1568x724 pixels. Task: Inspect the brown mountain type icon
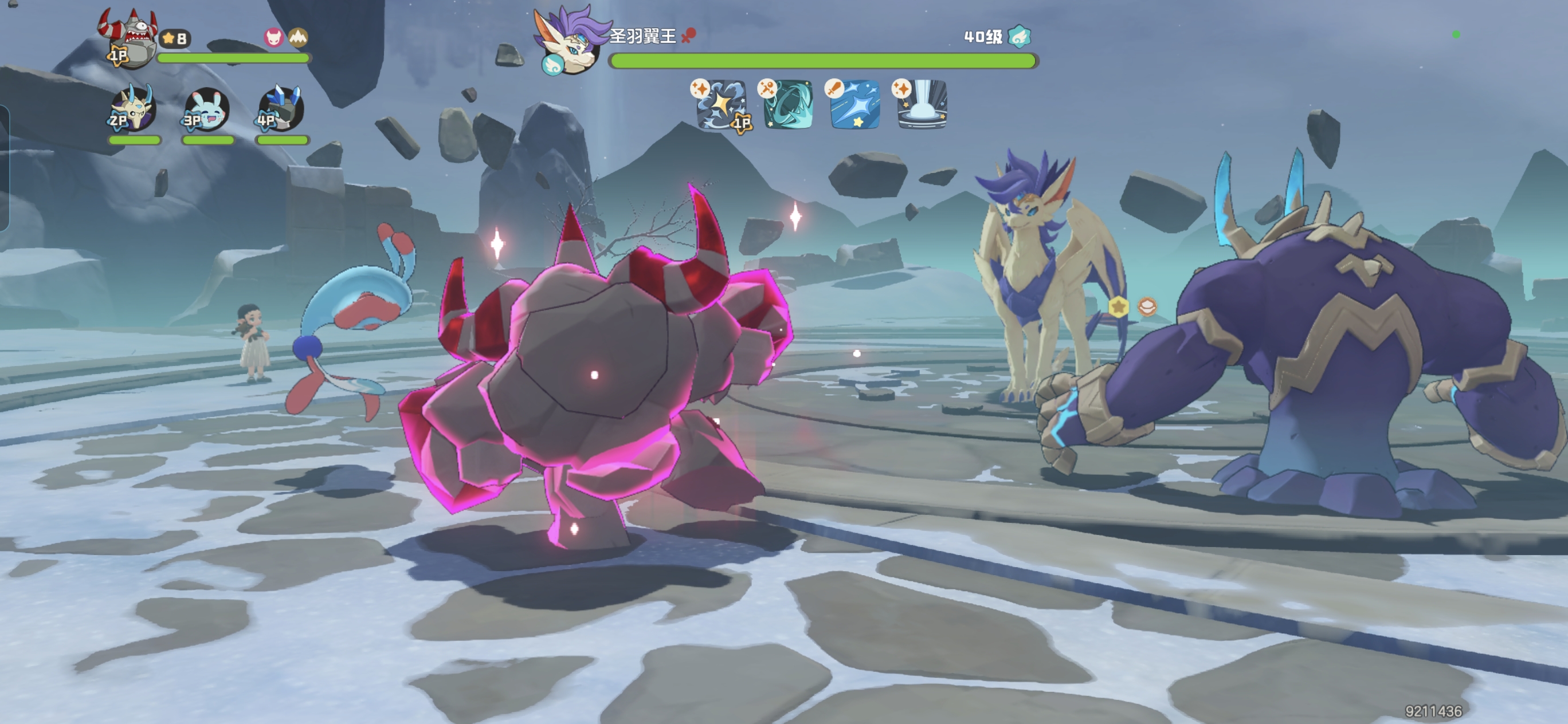297,38
